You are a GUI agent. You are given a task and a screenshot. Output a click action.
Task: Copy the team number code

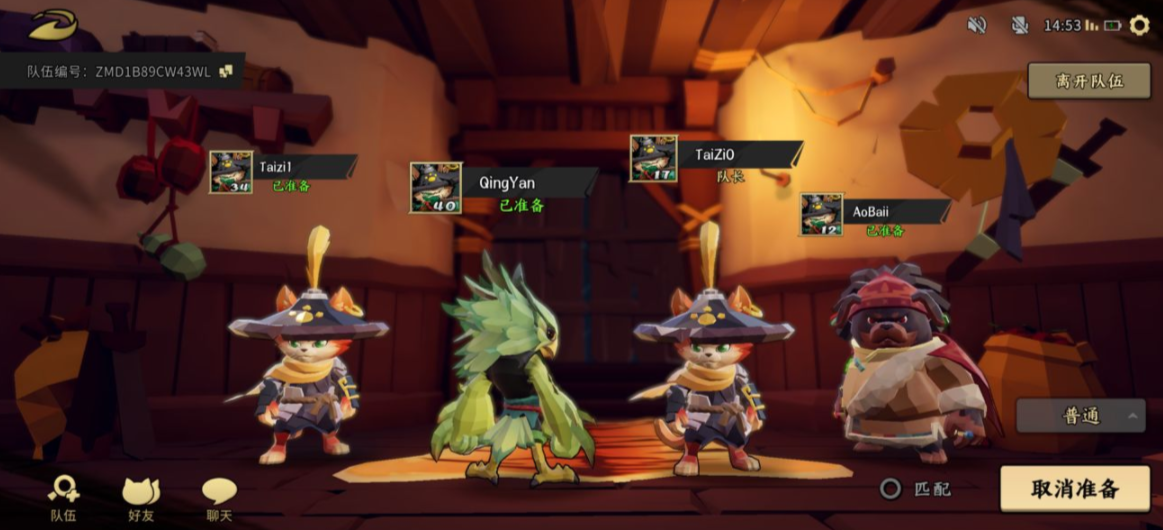point(226,71)
